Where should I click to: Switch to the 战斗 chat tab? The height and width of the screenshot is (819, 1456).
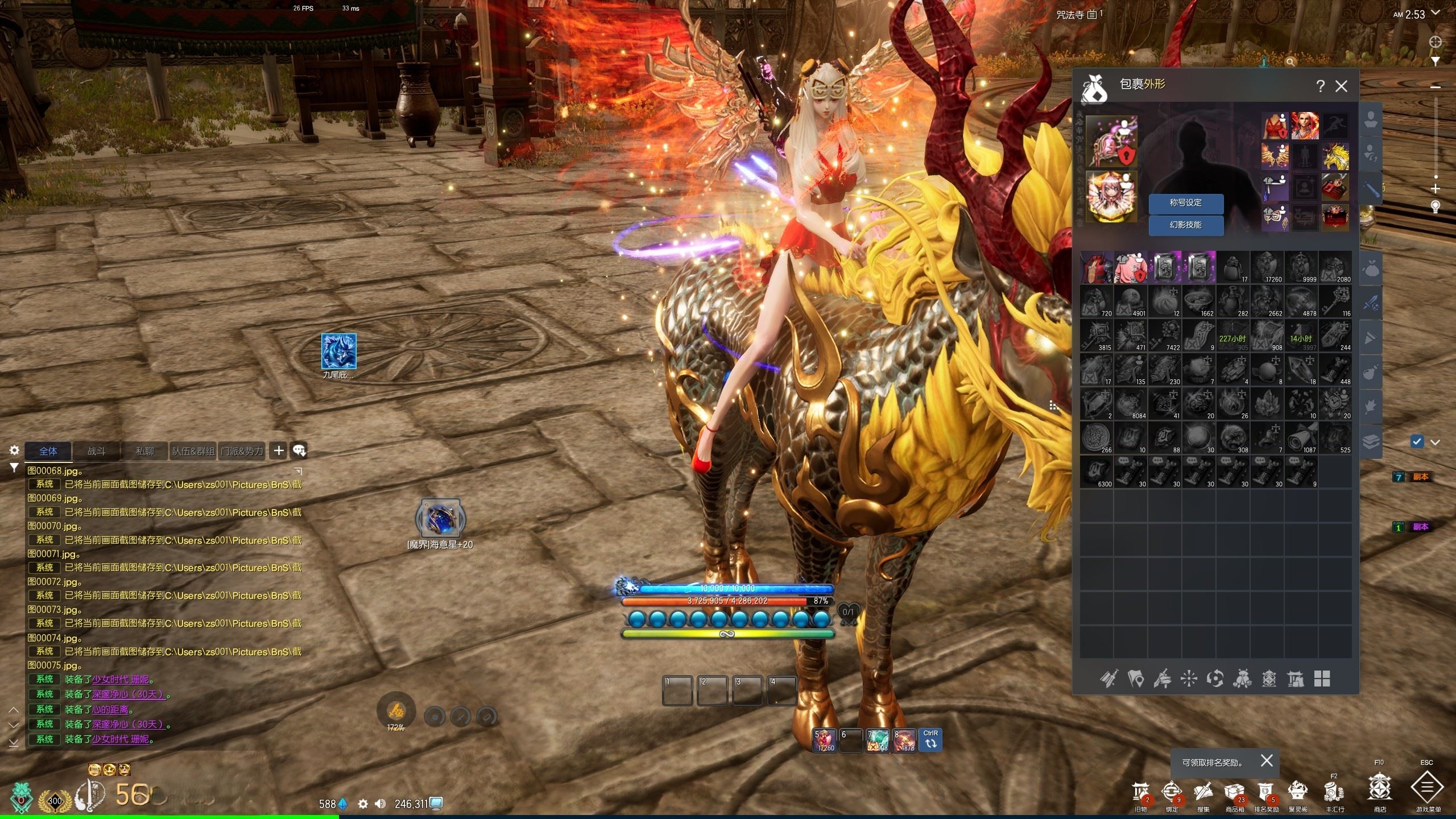[x=97, y=451]
